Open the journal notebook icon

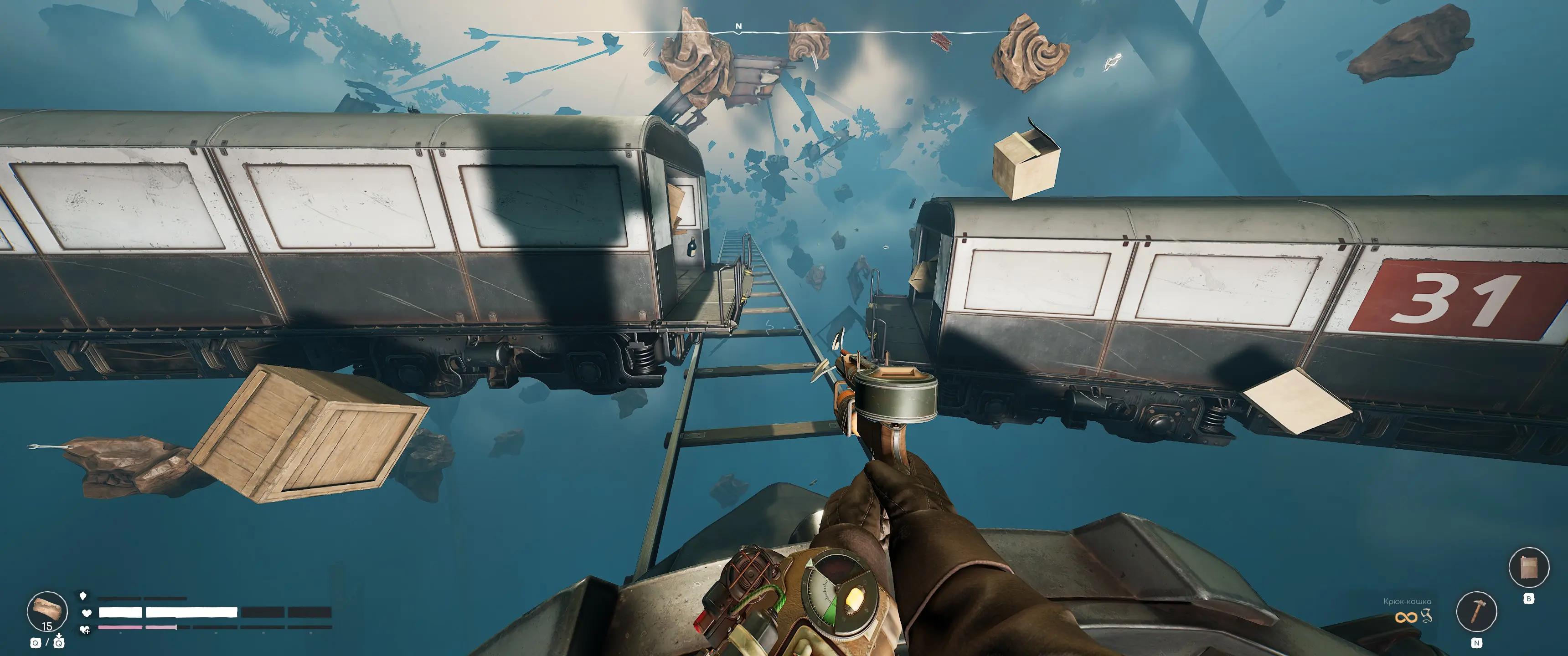[x=1528, y=567]
